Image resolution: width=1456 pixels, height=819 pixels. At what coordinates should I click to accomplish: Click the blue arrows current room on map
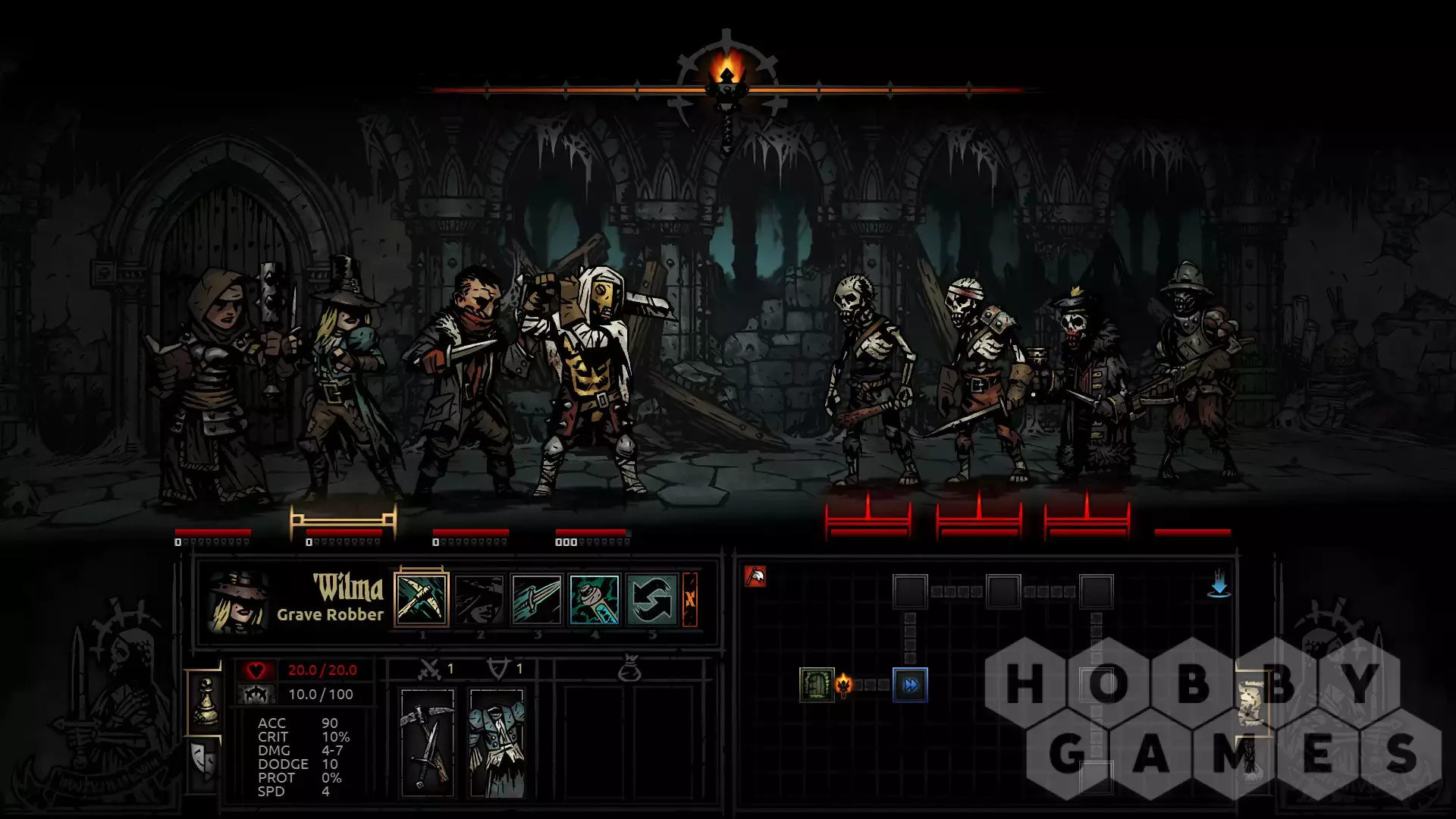click(x=910, y=686)
